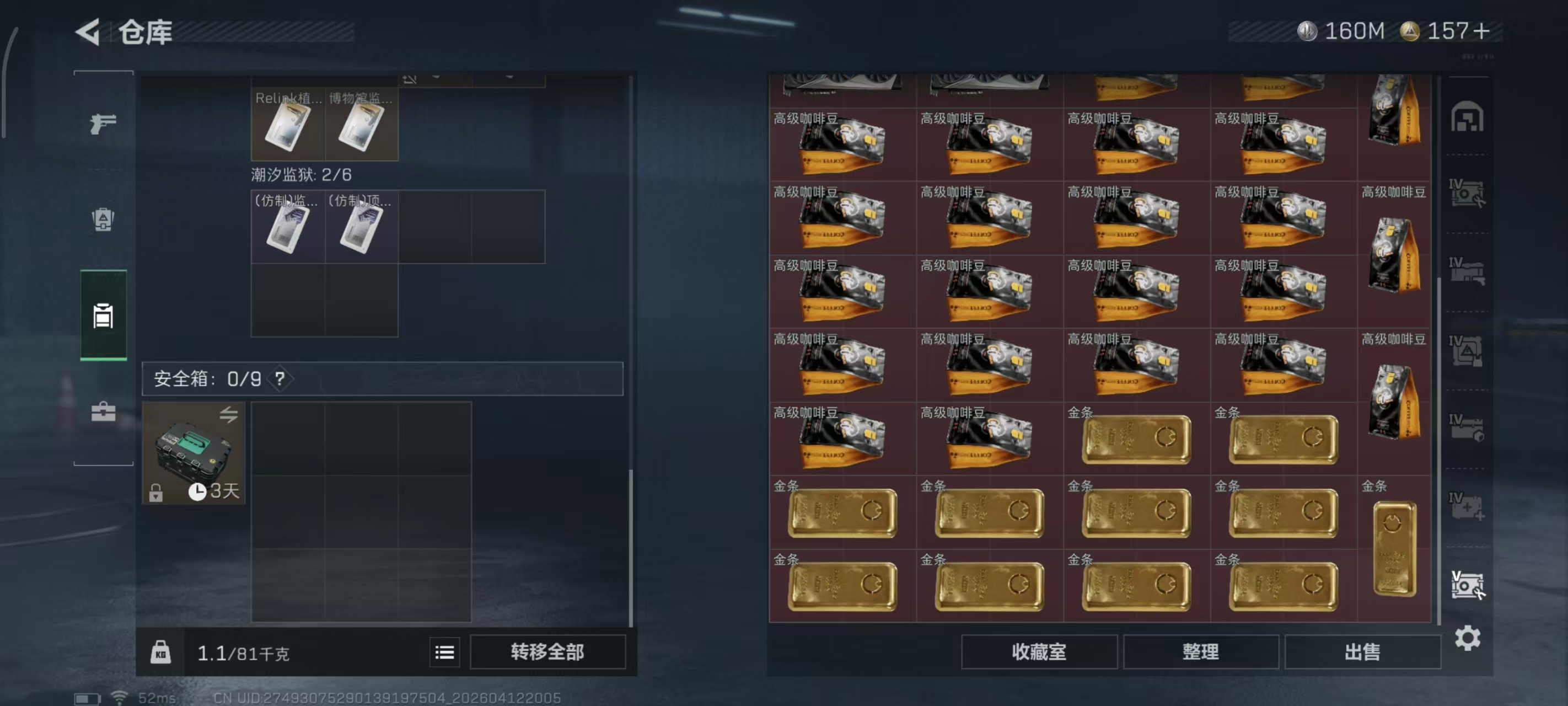1568x706 pixels.
Task: Click the lock icon on the safe box
Action: [157, 495]
